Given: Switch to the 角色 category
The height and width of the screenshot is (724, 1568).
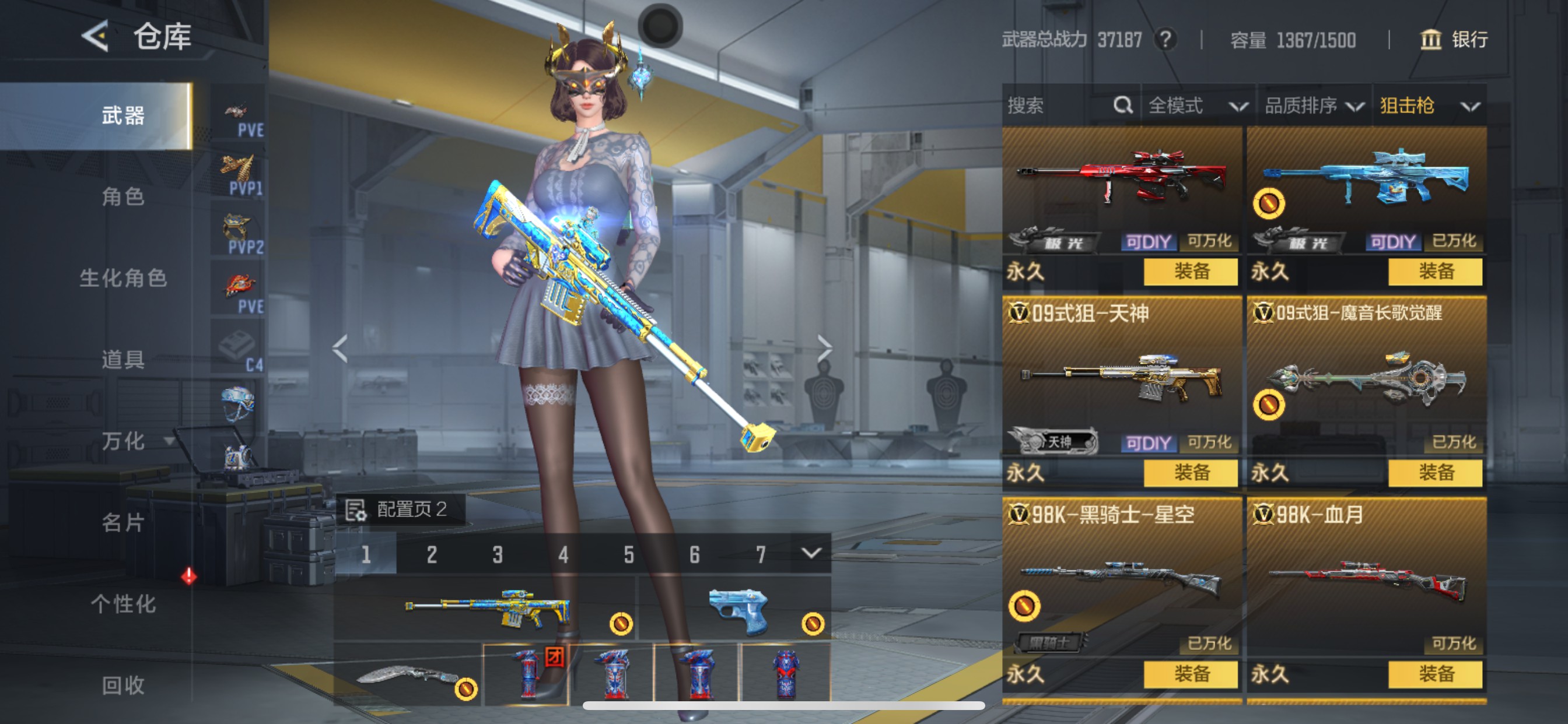Looking at the screenshot, I should tap(123, 196).
